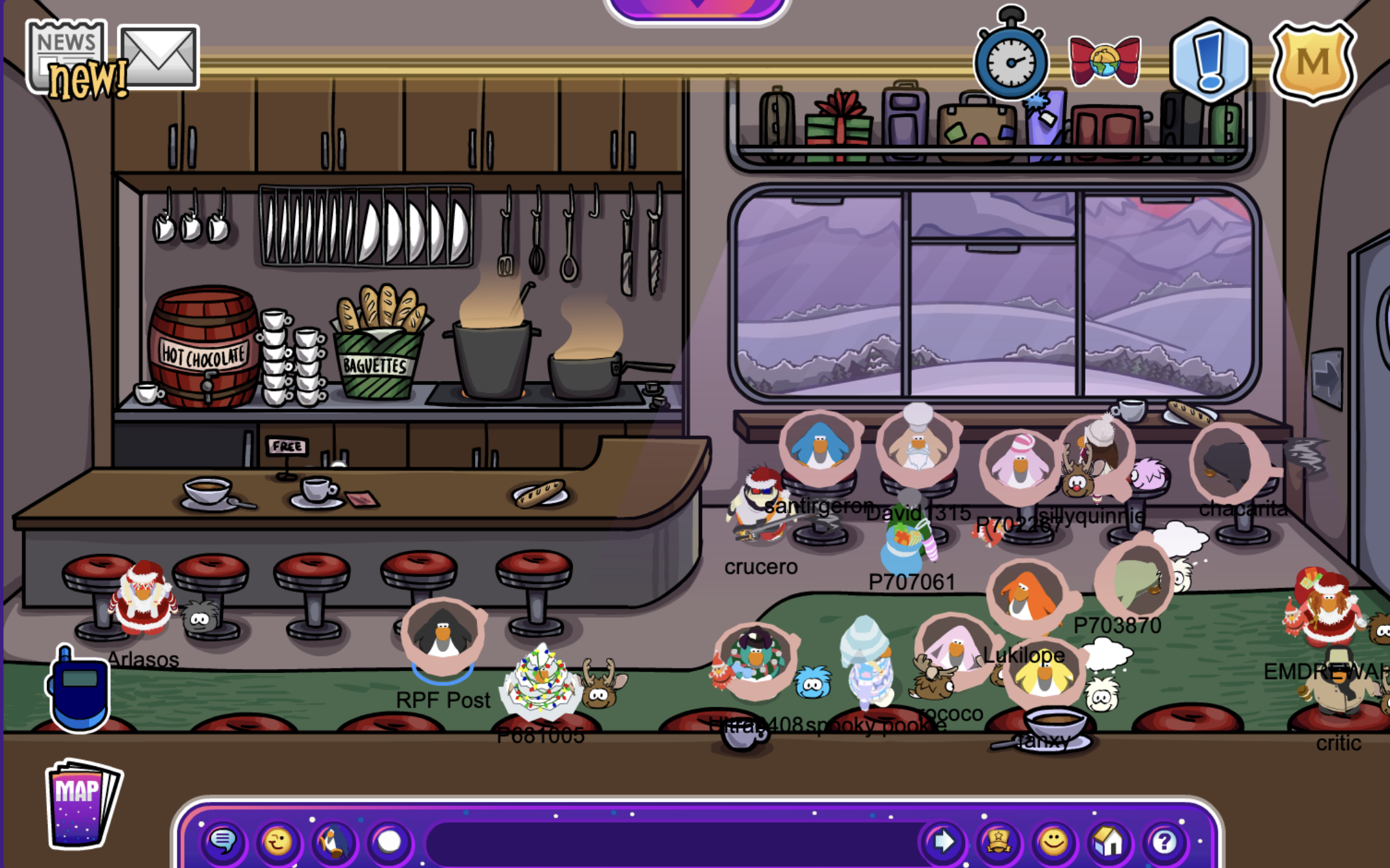1390x868 pixels.
Task: Open the mail envelope inbox
Action: tap(159, 56)
